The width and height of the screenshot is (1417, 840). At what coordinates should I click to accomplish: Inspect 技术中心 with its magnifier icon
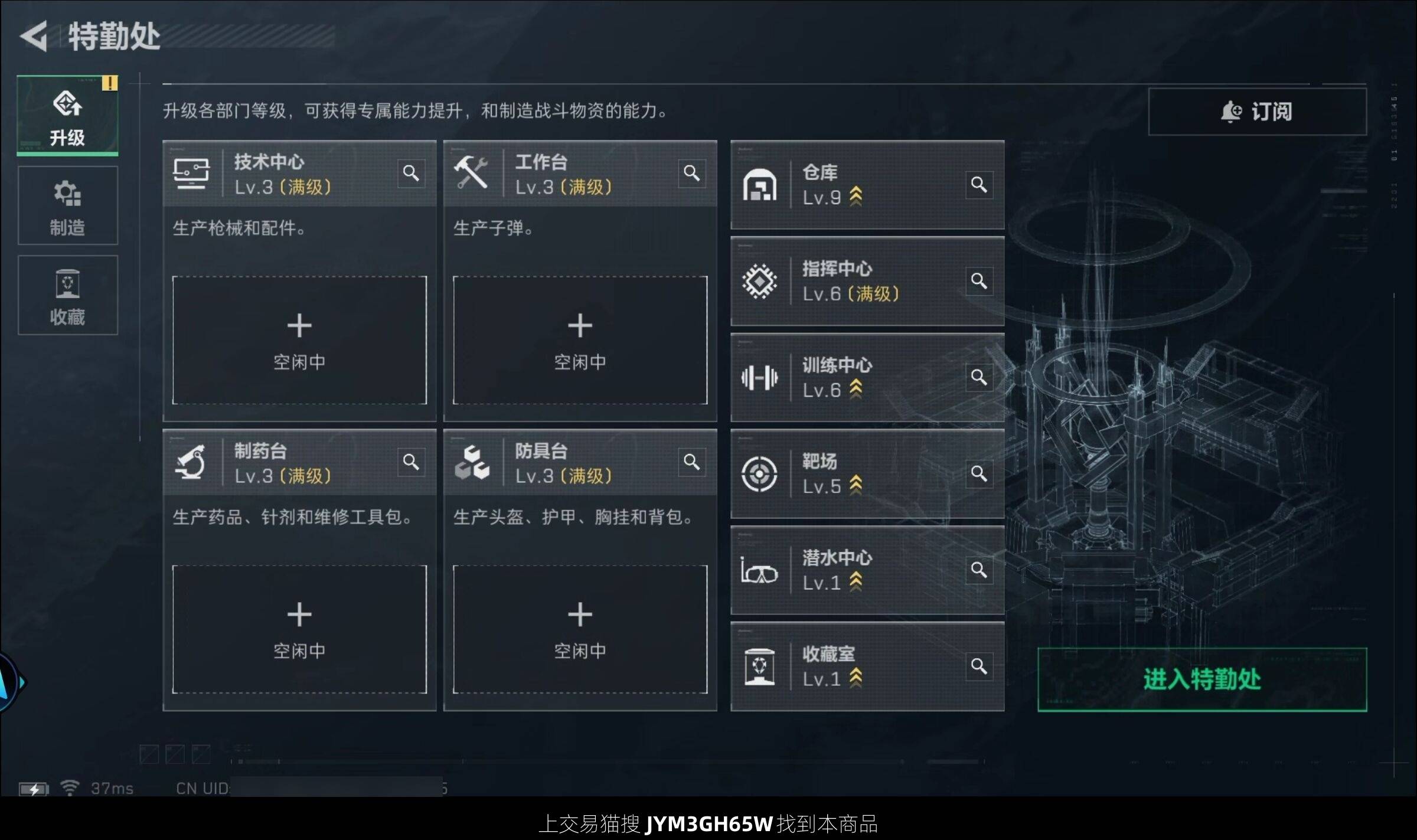click(x=411, y=173)
